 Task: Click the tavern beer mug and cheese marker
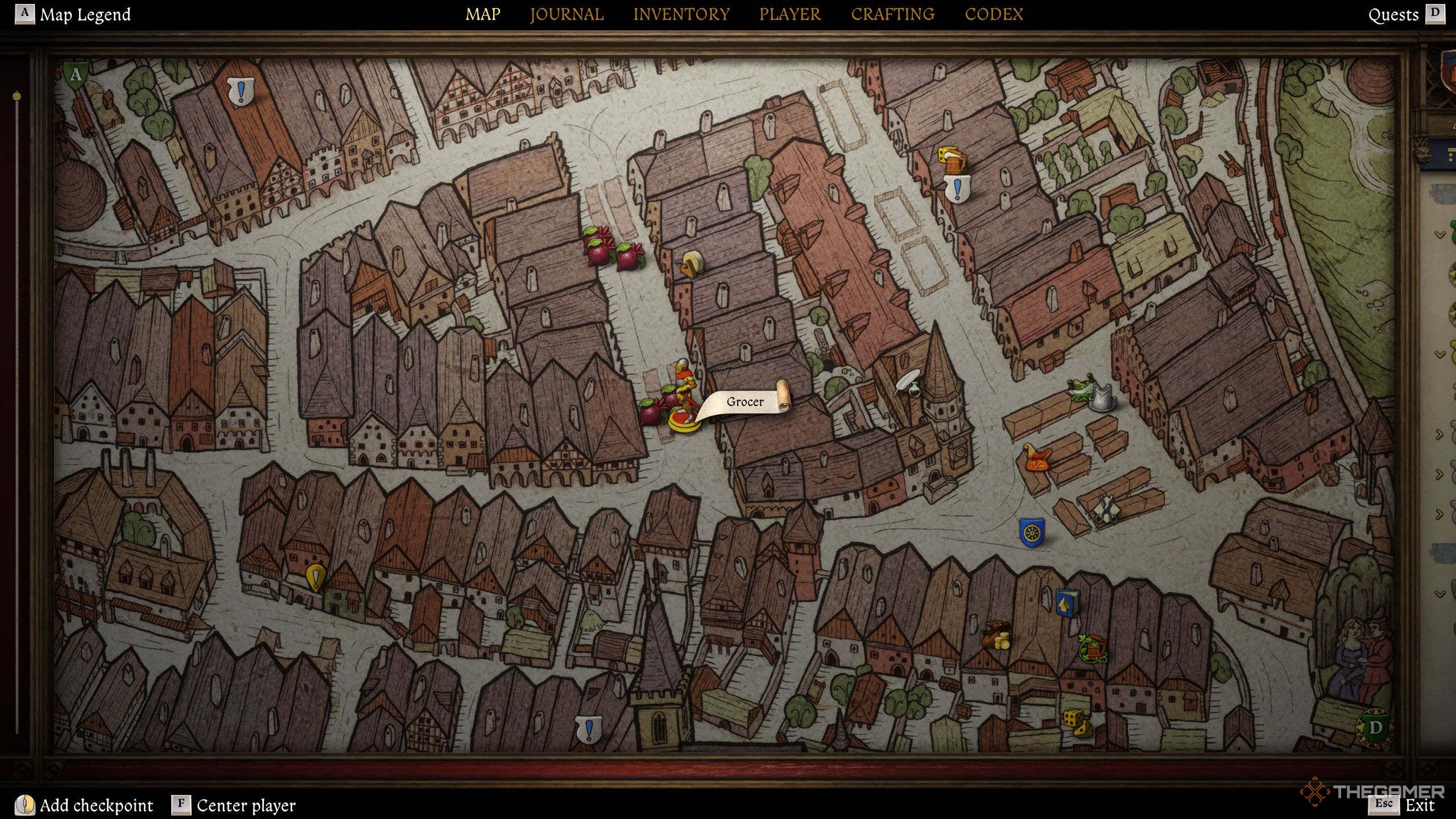952,159
